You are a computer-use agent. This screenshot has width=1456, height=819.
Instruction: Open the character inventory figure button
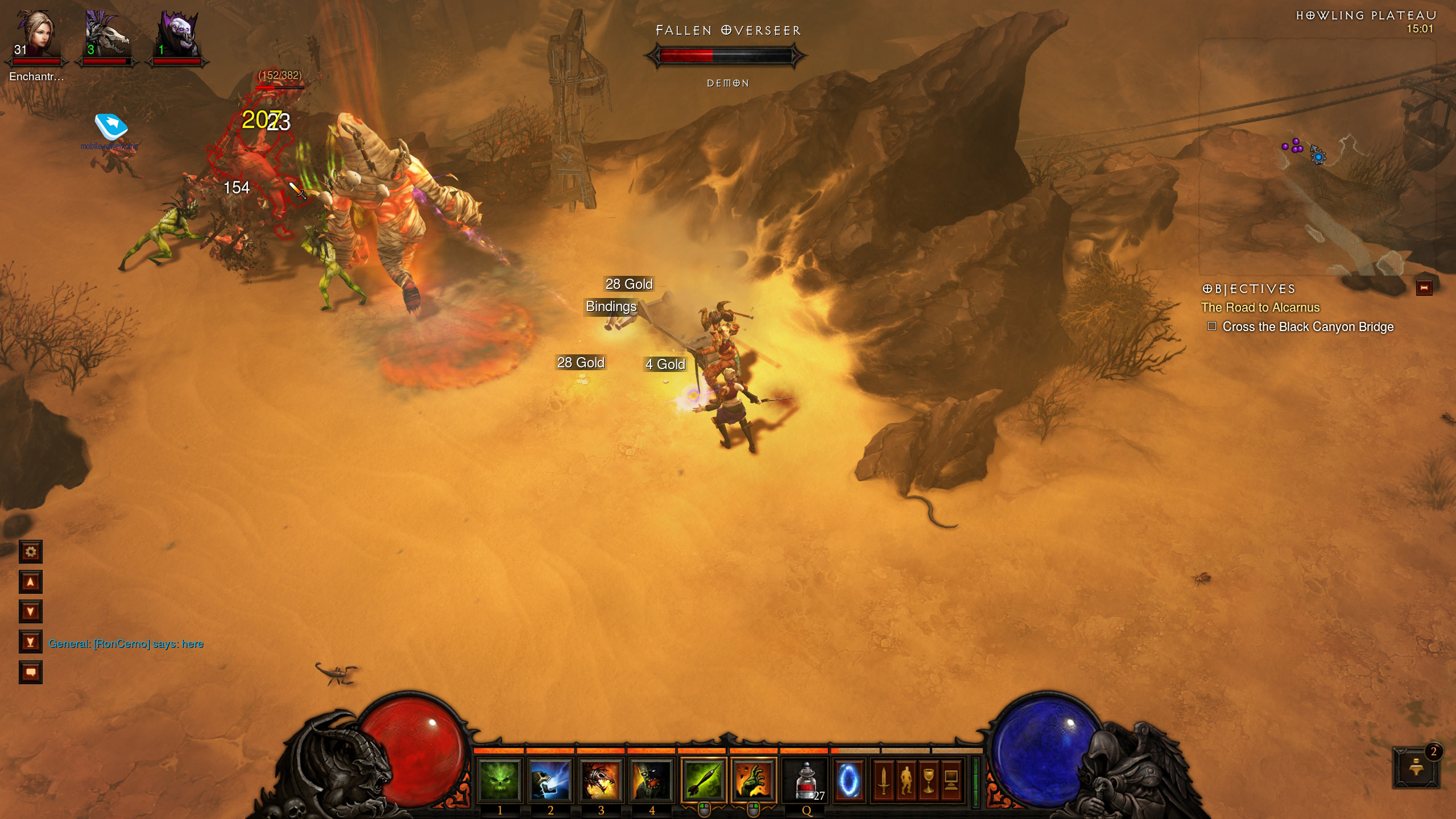[x=906, y=780]
